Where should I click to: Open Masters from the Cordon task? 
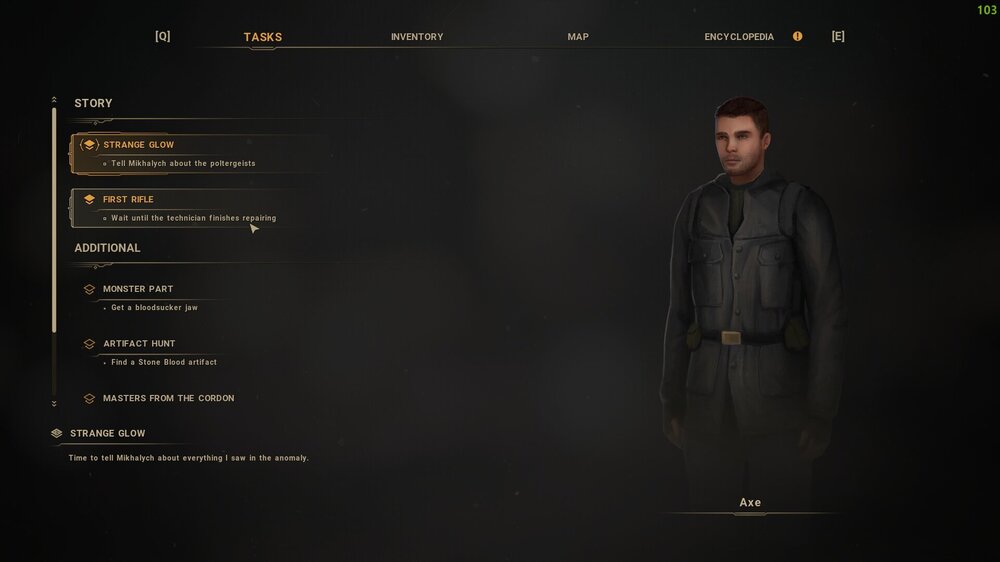(168, 398)
